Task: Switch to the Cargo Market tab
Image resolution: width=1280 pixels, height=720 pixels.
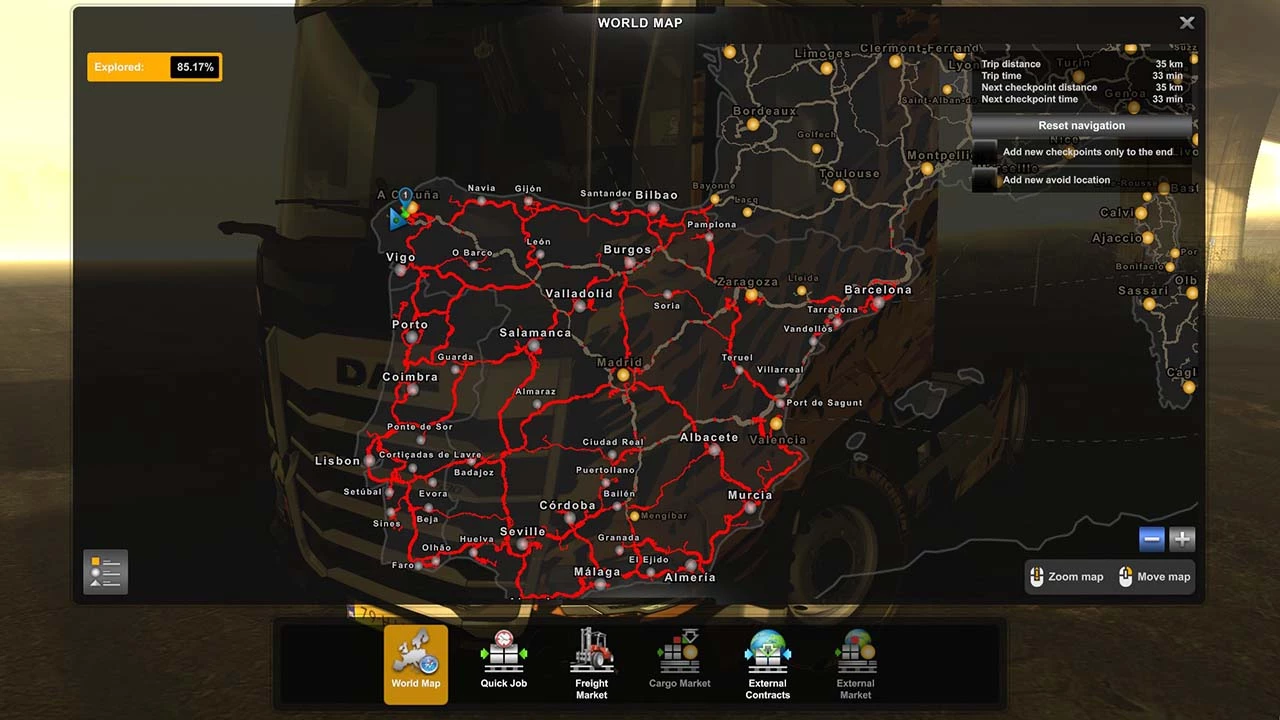Action: tap(679, 653)
